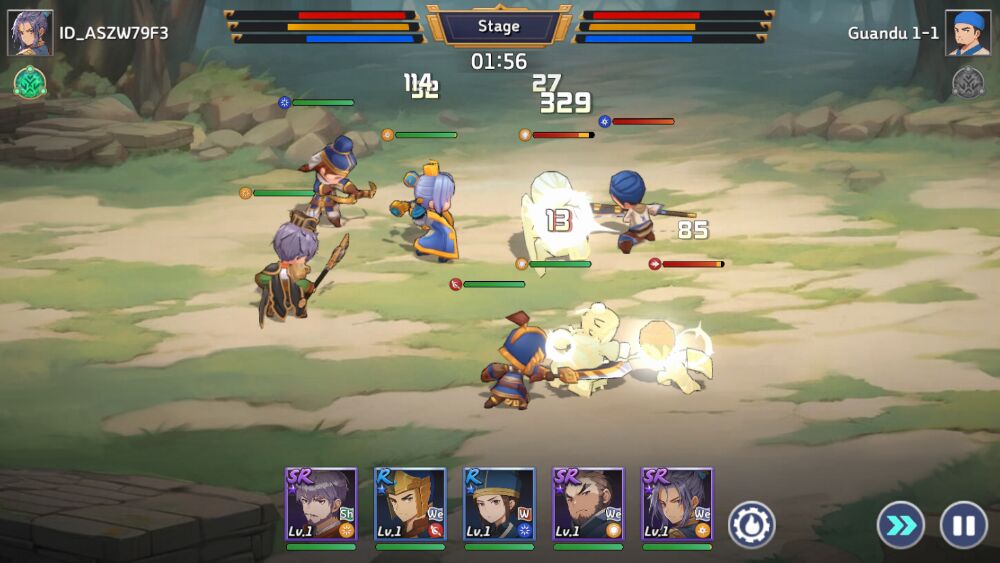Pick the purple-haired SR hero card
1000x563 pixels.
(x=677, y=505)
